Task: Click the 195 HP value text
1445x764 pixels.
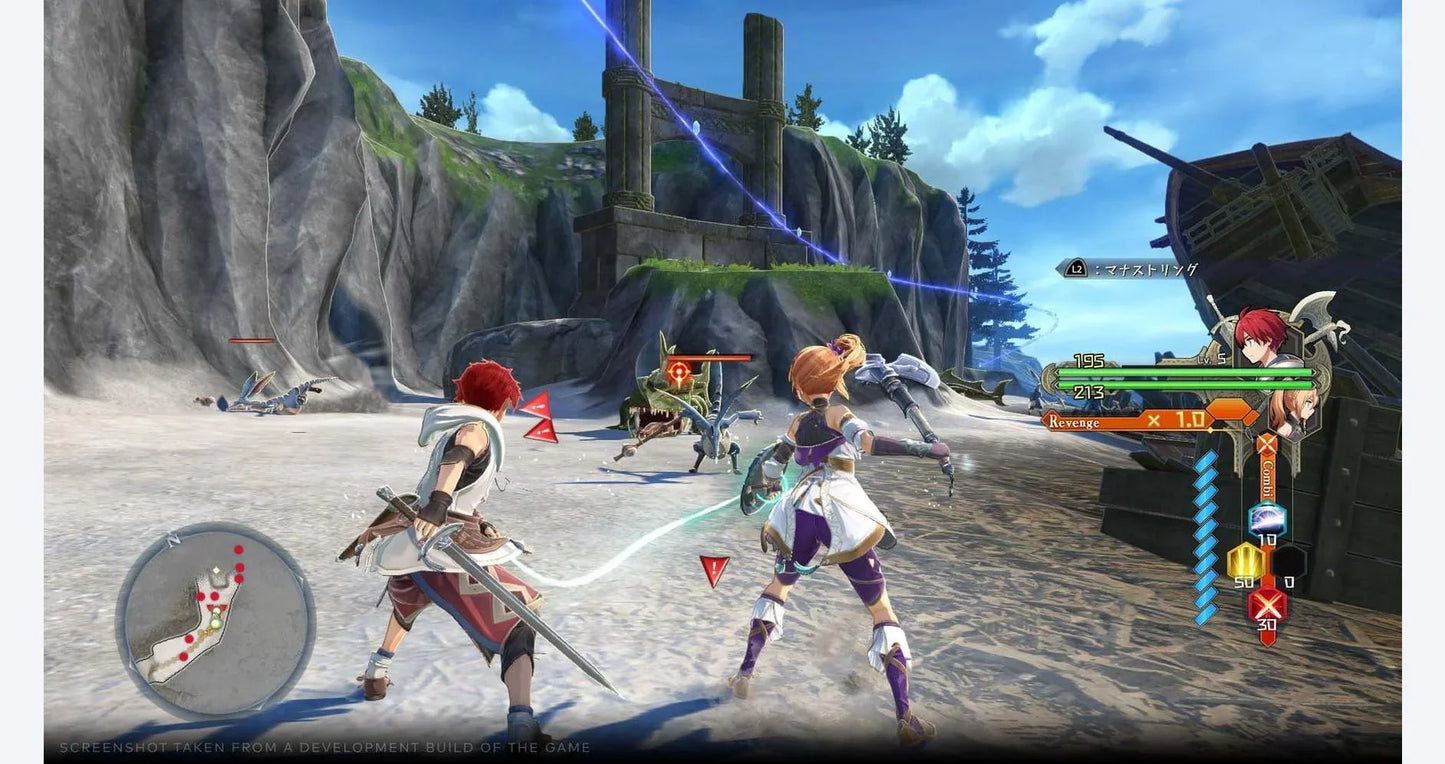Action: tap(1087, 358)
